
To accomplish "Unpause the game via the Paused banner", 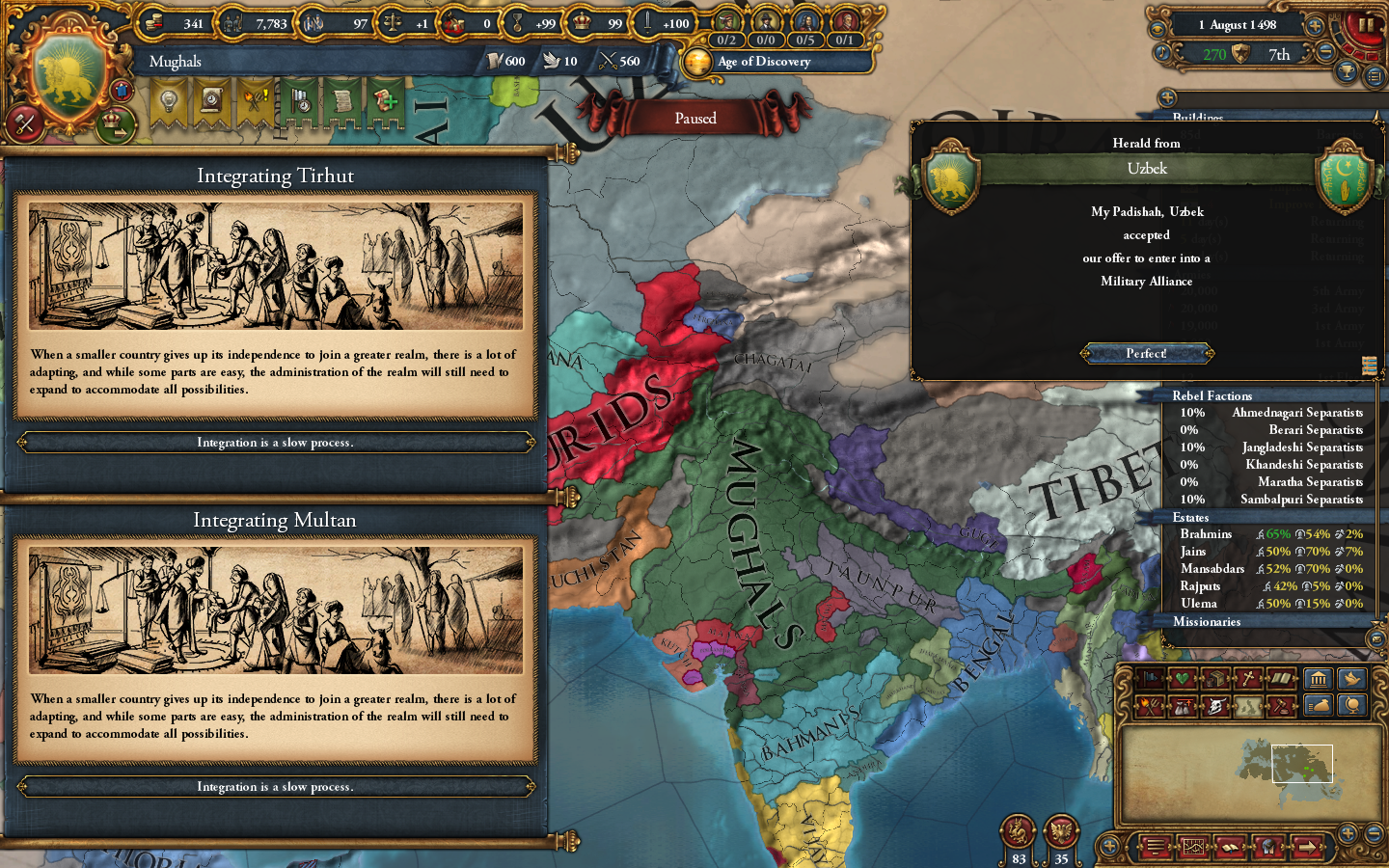I will [x=696, y=118].
